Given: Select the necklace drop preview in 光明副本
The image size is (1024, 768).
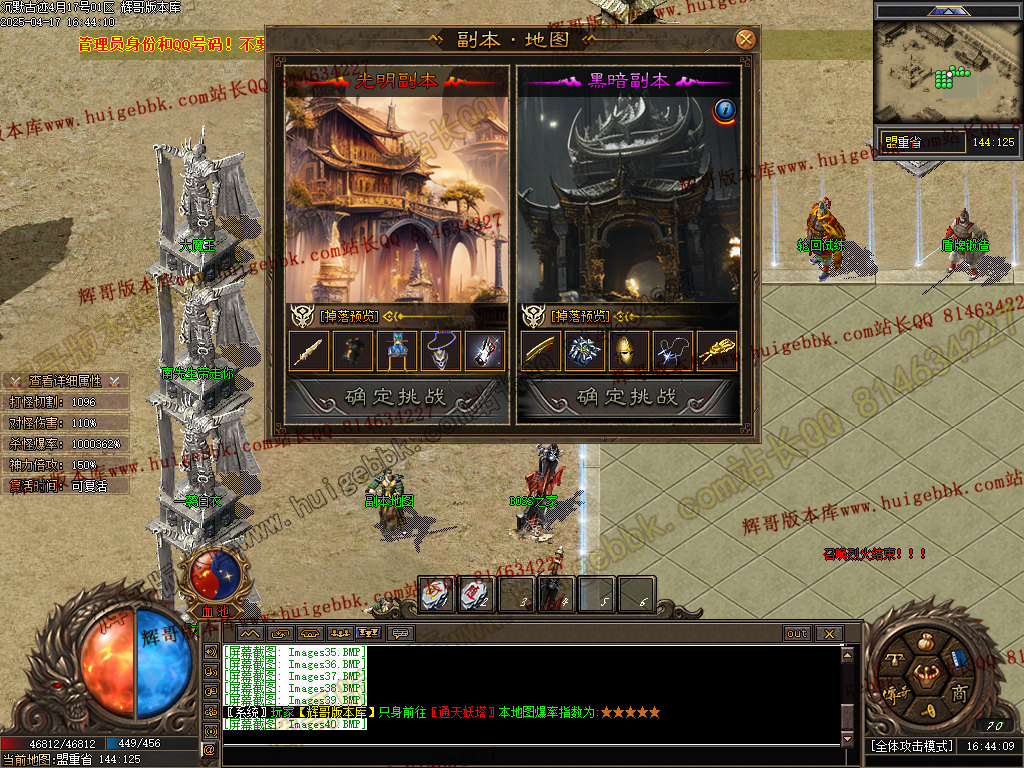Looking at the screenshot, I should click(x=440, y=351).
